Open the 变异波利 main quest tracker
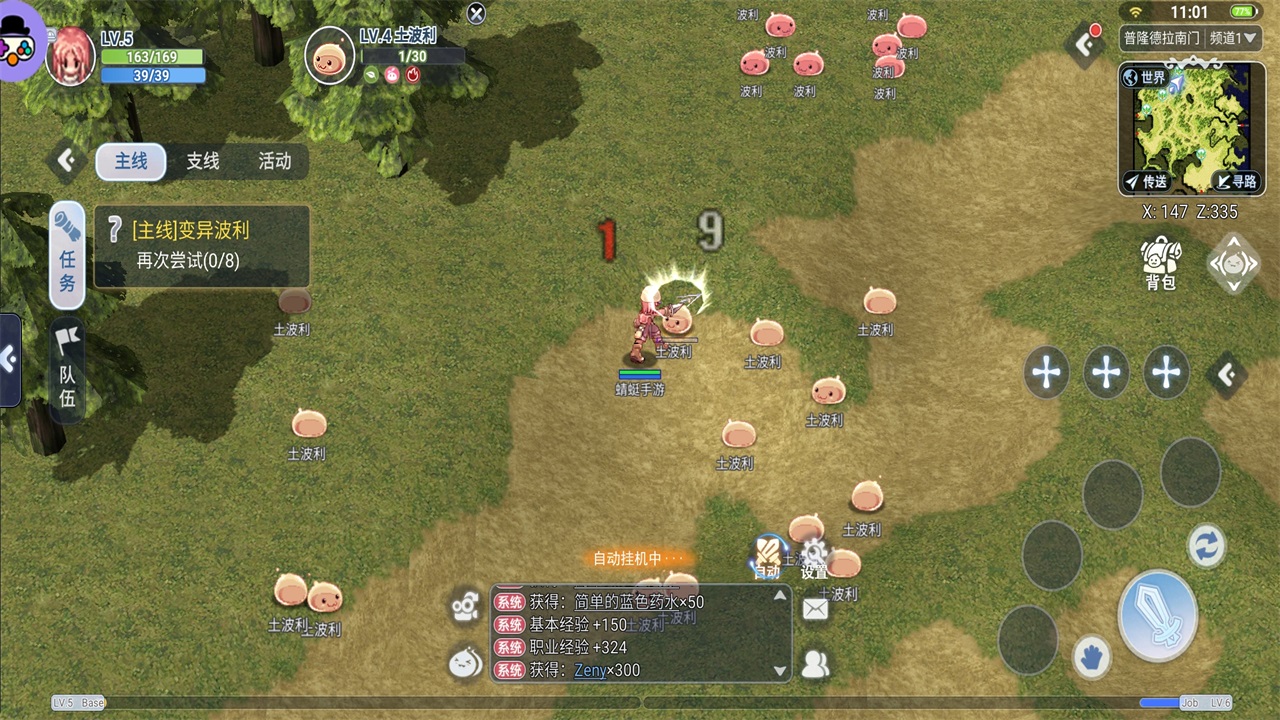 (202, 246)
